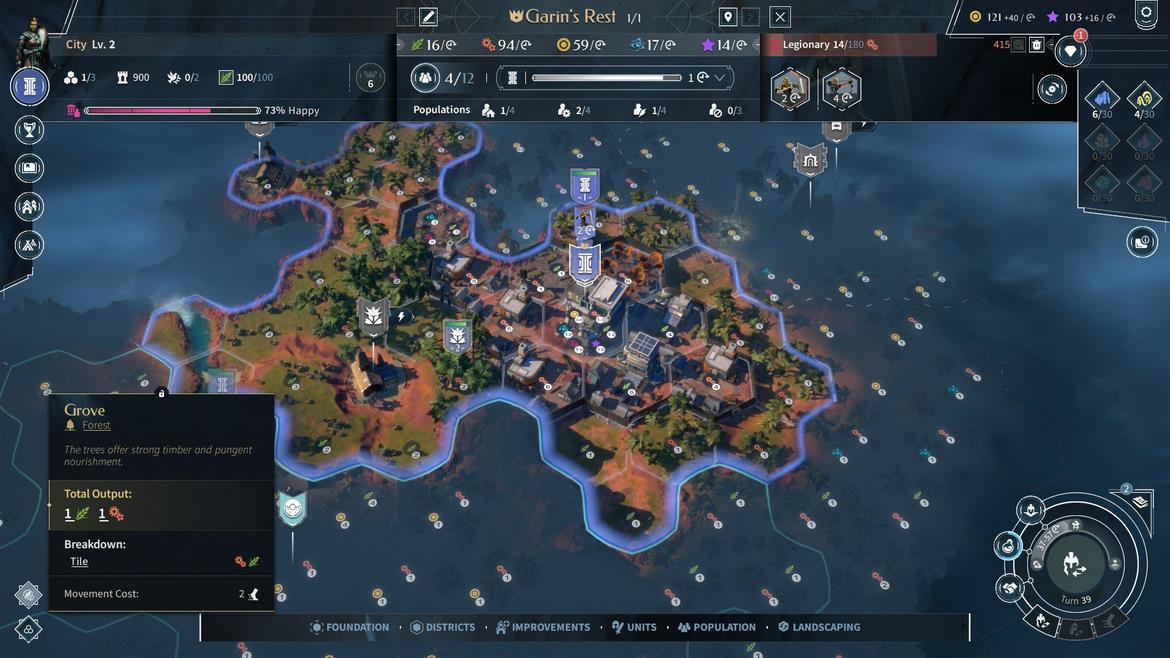Select the first queued unit hexagon showing 2 turns
The width and height of the screenshot is (1170, 658).
point(790,88)
